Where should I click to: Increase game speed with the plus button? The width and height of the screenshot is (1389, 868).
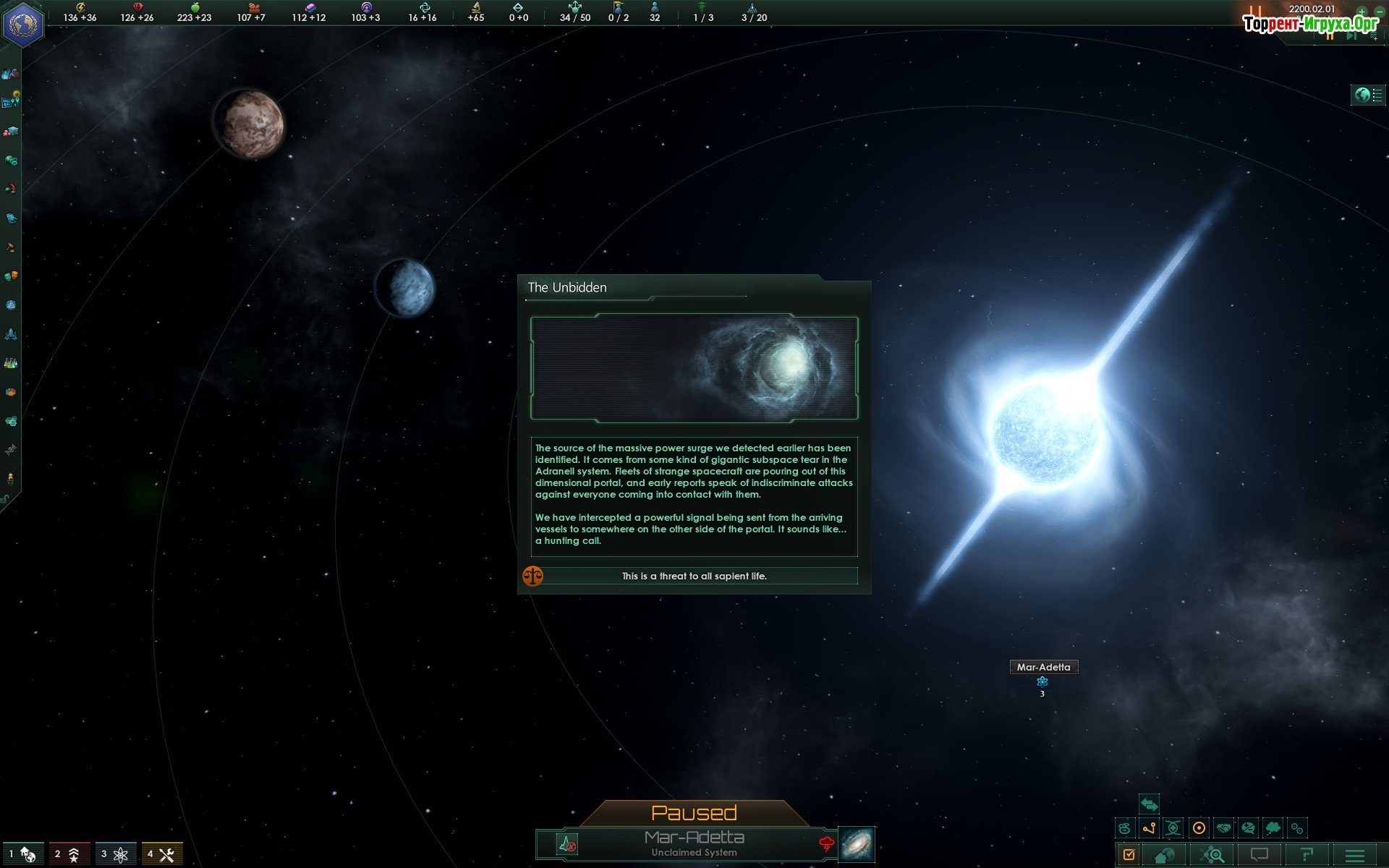point(1362,11)
